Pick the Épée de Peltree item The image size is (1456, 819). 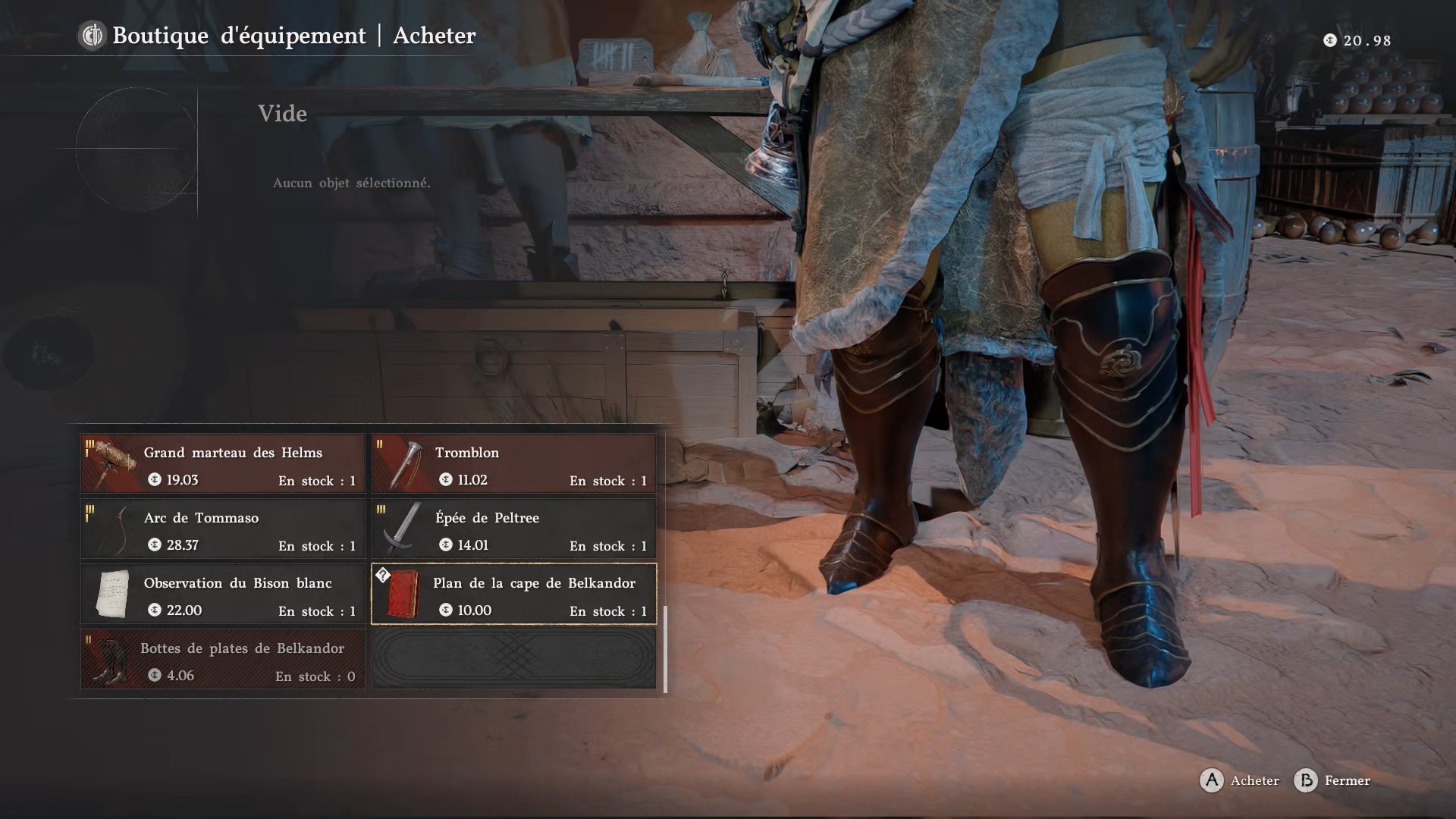point(514,529)
